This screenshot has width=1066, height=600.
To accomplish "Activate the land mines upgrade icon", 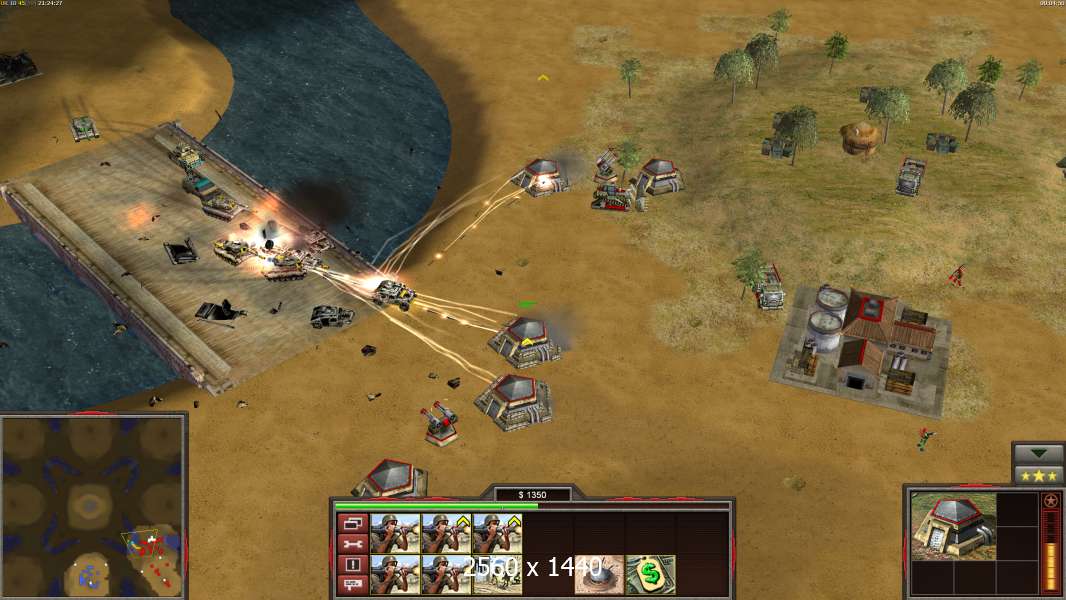I will tap(599, 574).
